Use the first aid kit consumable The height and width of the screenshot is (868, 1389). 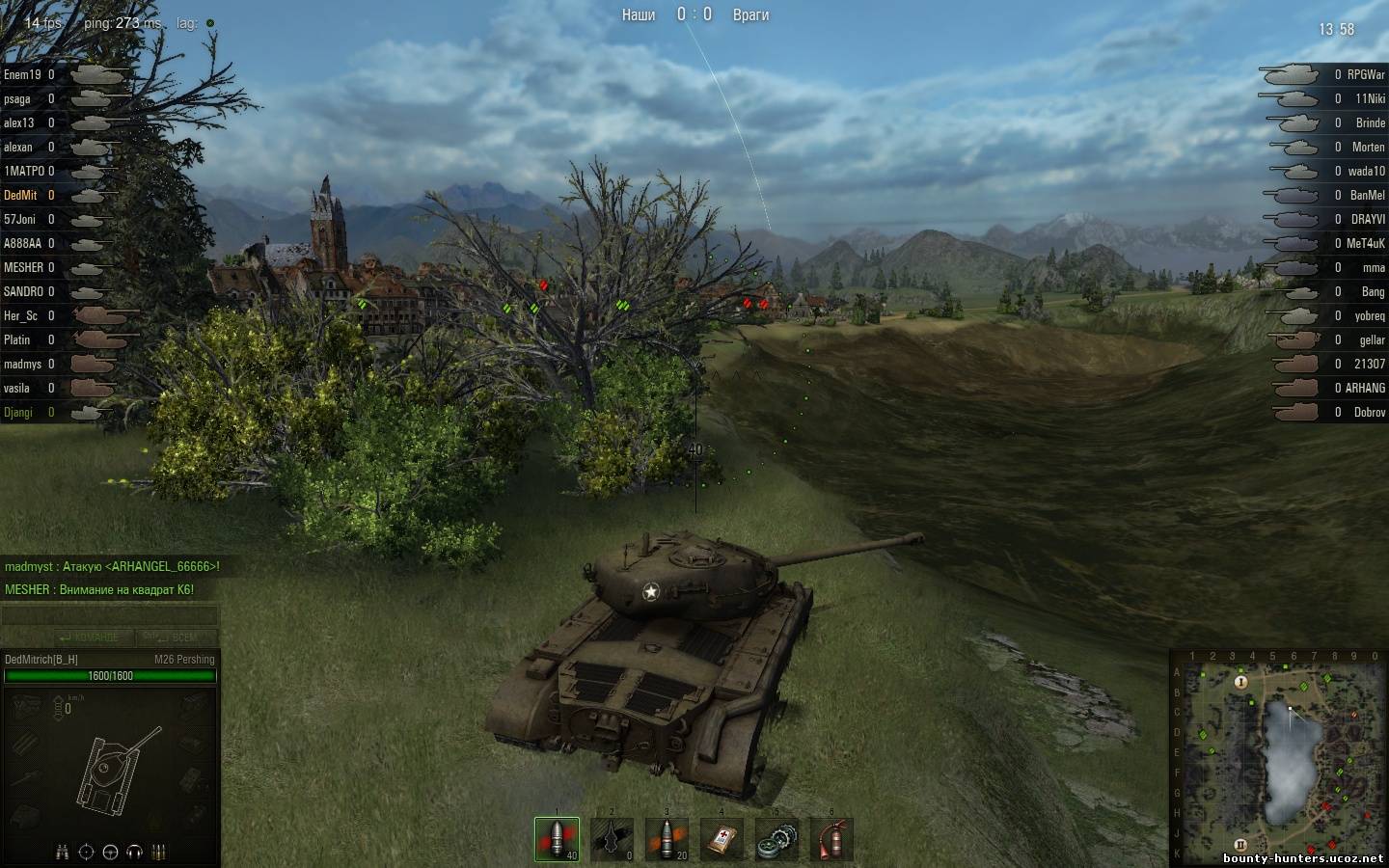(722, 839)
